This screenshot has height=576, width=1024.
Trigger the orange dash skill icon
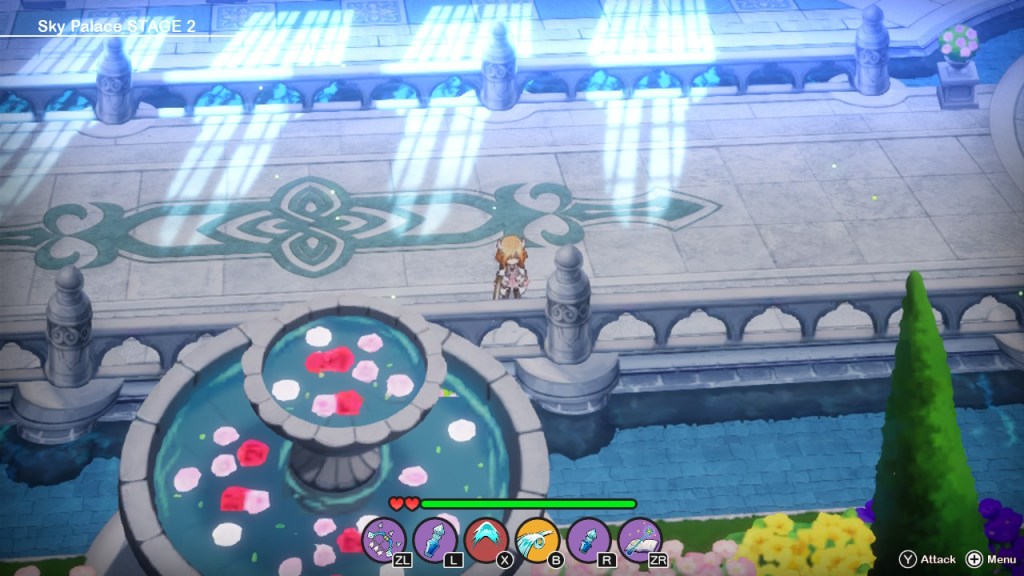pyautogui.click(x=536, y=538)
